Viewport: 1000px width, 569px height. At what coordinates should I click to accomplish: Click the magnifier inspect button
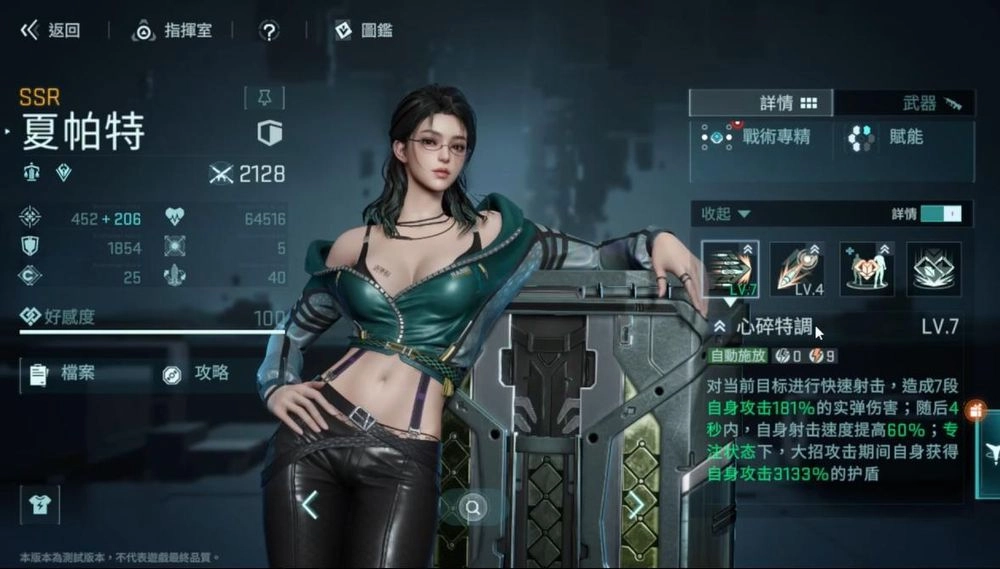[x=474, y=508]
